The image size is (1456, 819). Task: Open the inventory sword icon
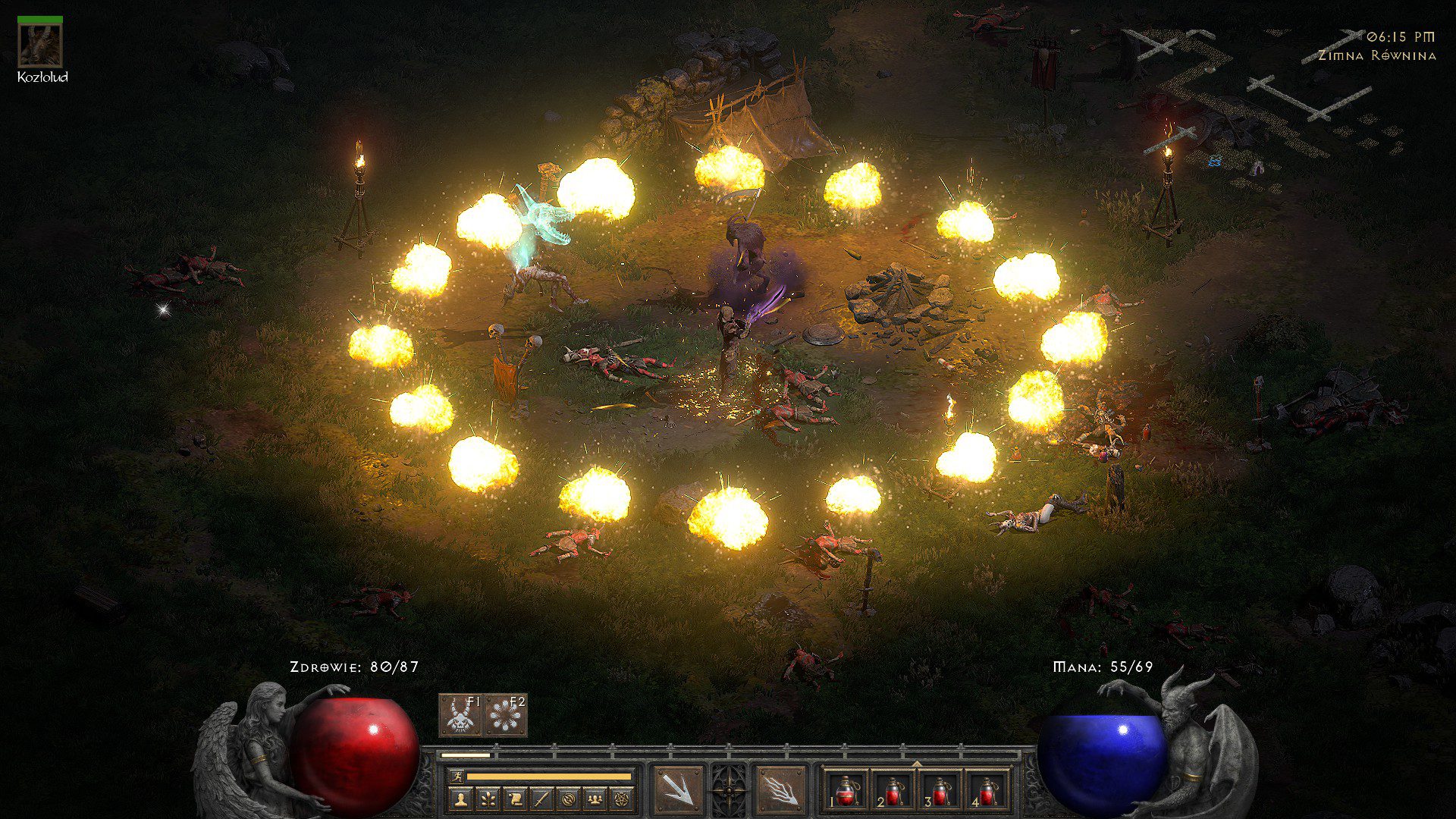pos(541,799)
